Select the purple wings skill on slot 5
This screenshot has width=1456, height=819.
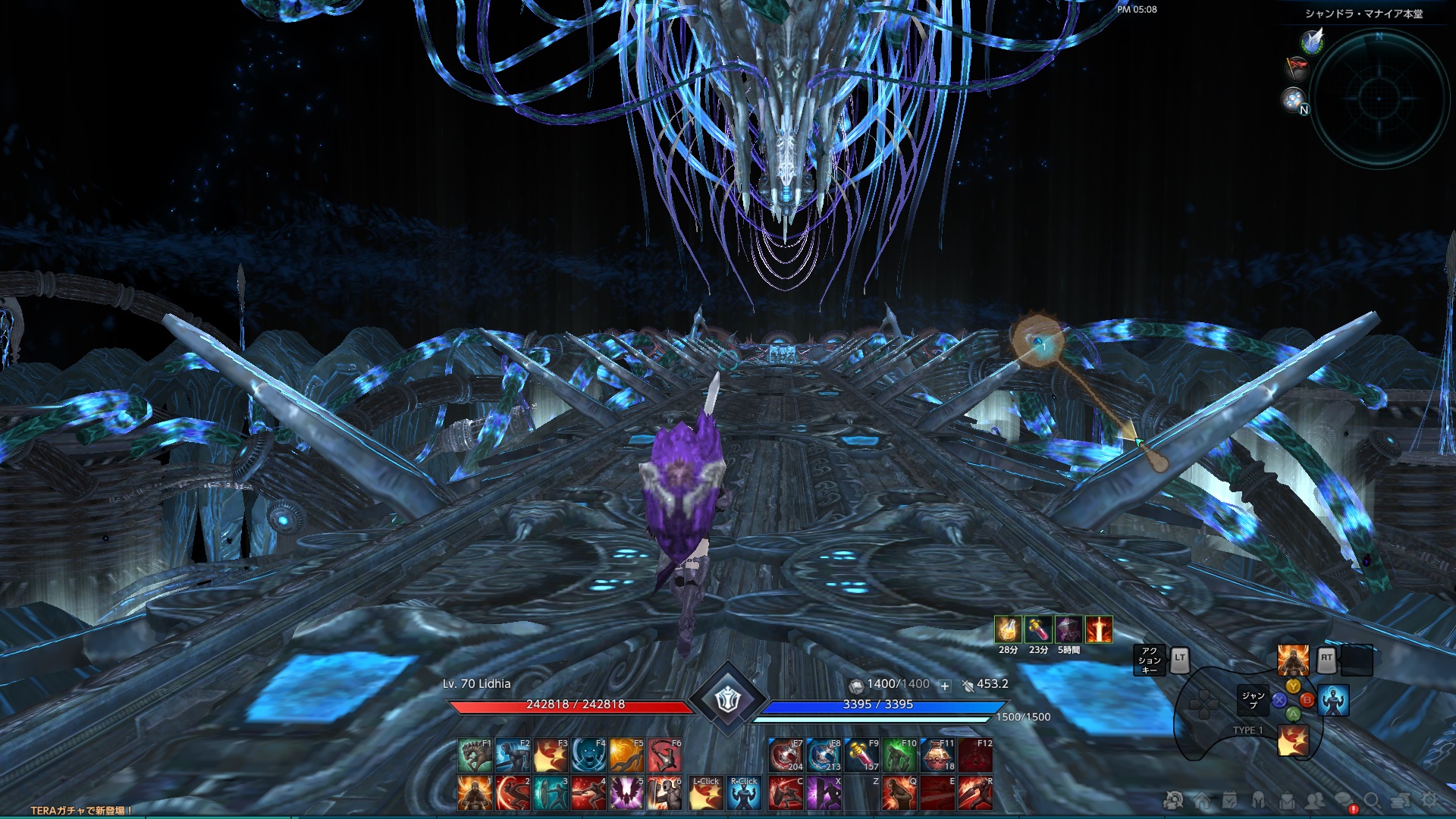pos(627,793)
